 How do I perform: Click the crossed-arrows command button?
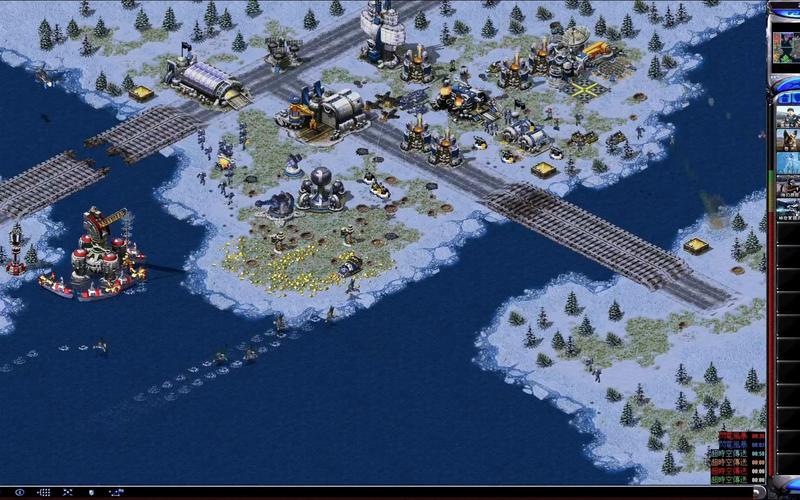point(68,492)
